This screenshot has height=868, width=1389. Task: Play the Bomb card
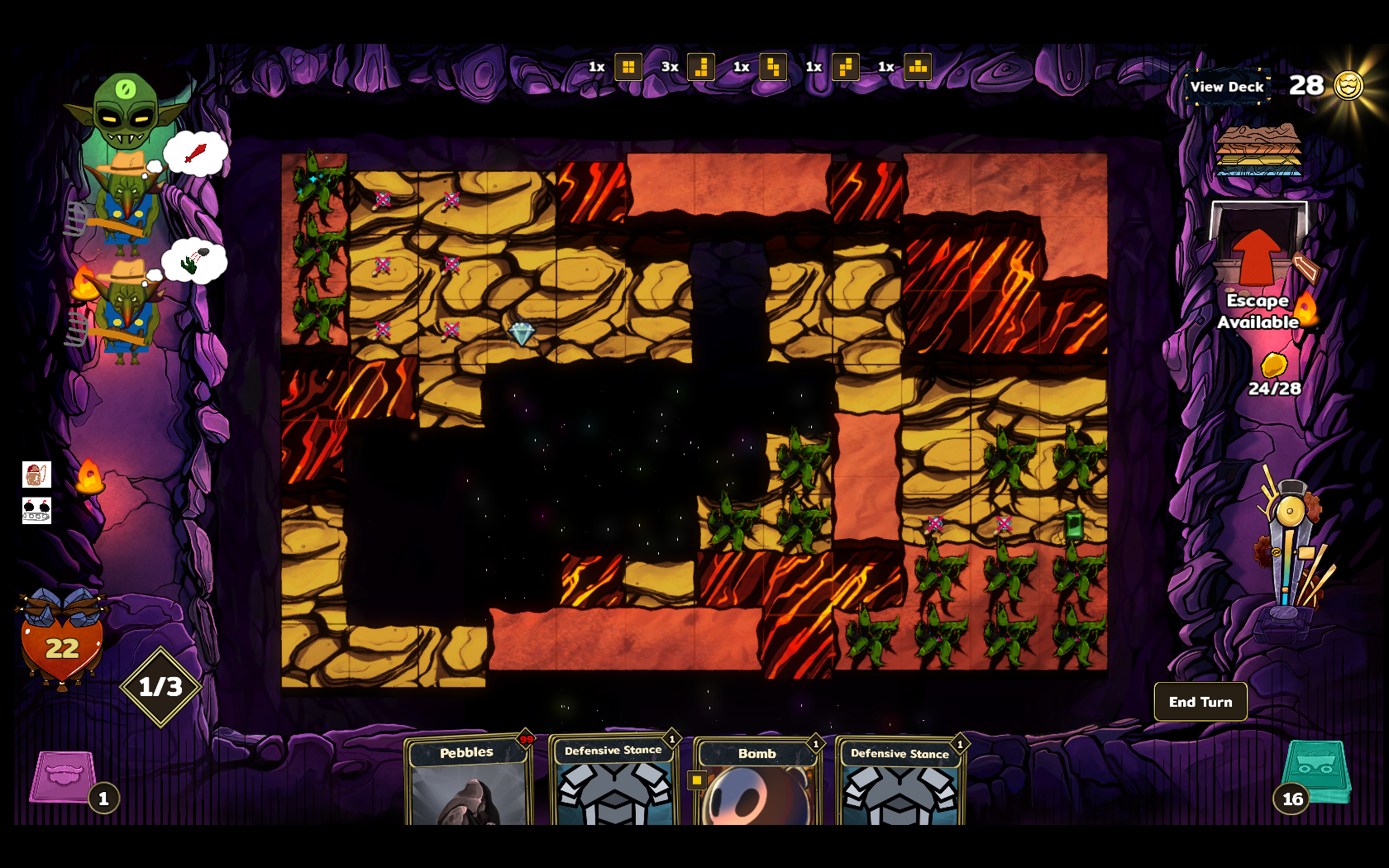(757, 783)
